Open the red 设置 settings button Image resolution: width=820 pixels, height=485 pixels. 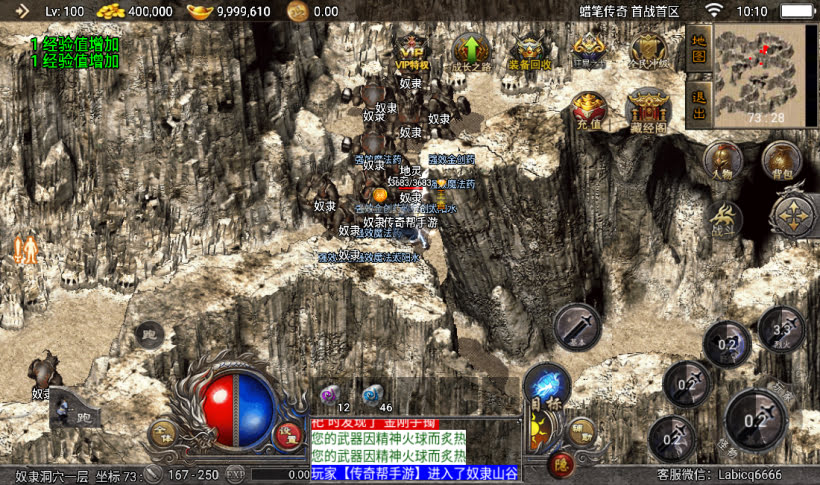(288, 435)
